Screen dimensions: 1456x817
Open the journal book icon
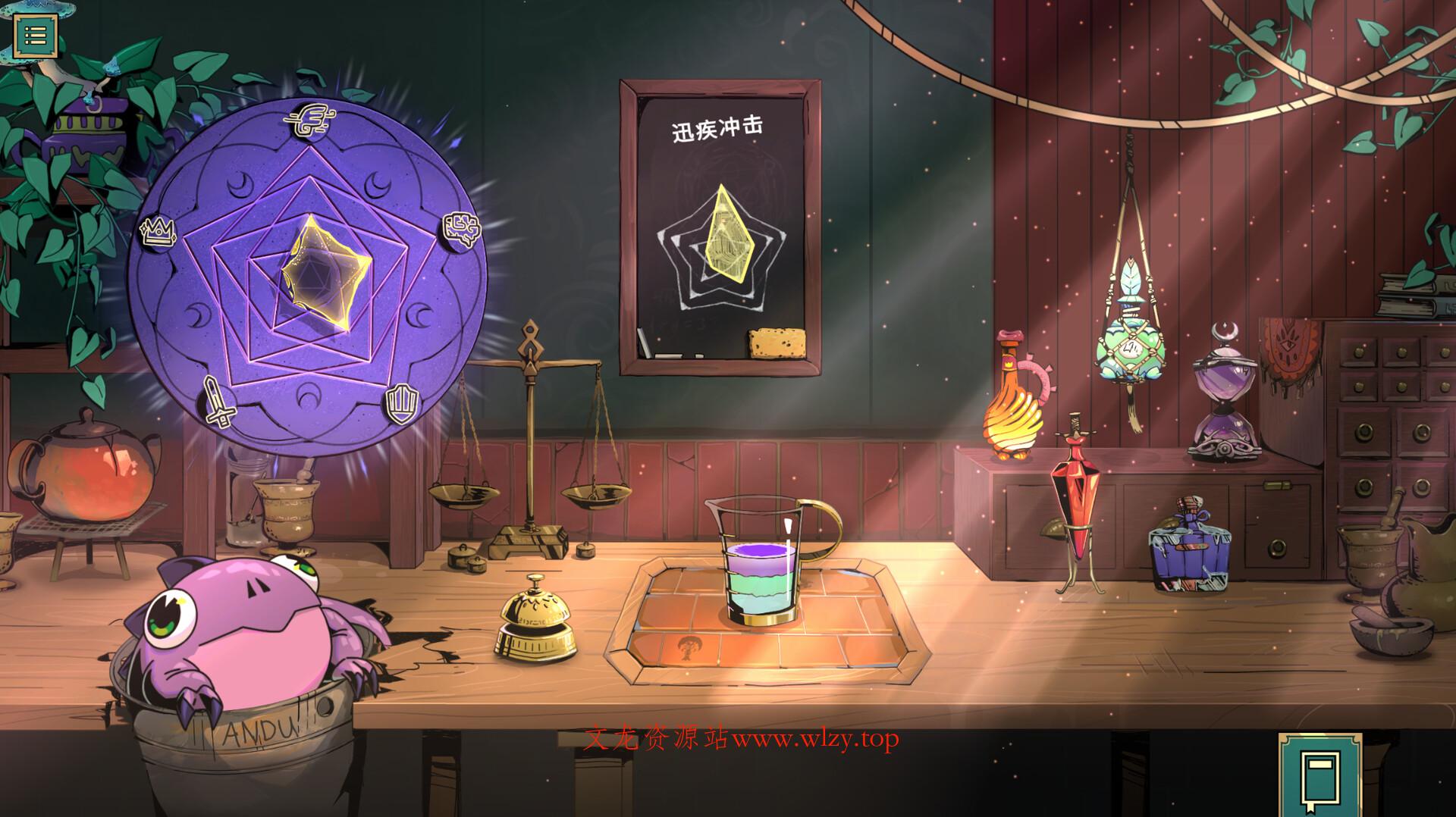point(1308,775)
